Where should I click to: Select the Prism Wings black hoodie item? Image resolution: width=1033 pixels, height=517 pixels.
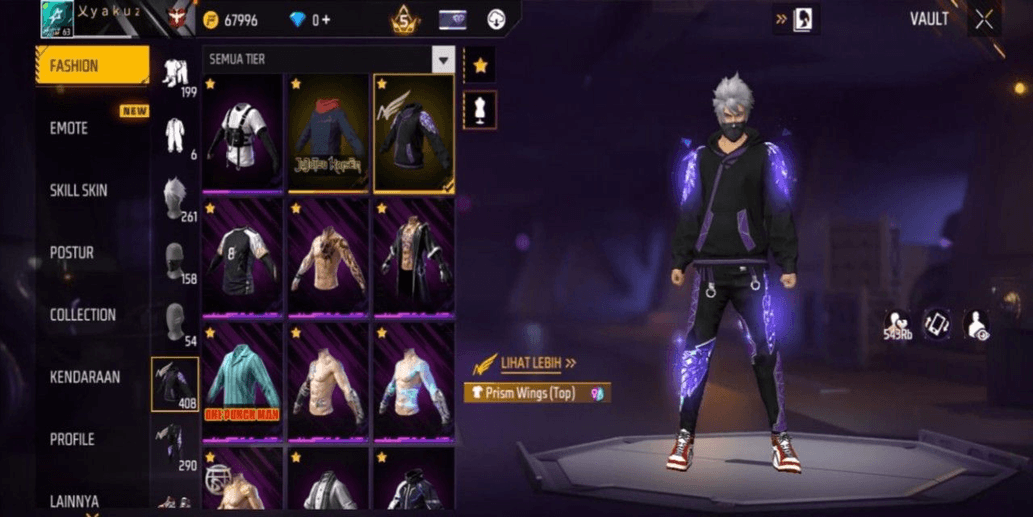point(413,133)
